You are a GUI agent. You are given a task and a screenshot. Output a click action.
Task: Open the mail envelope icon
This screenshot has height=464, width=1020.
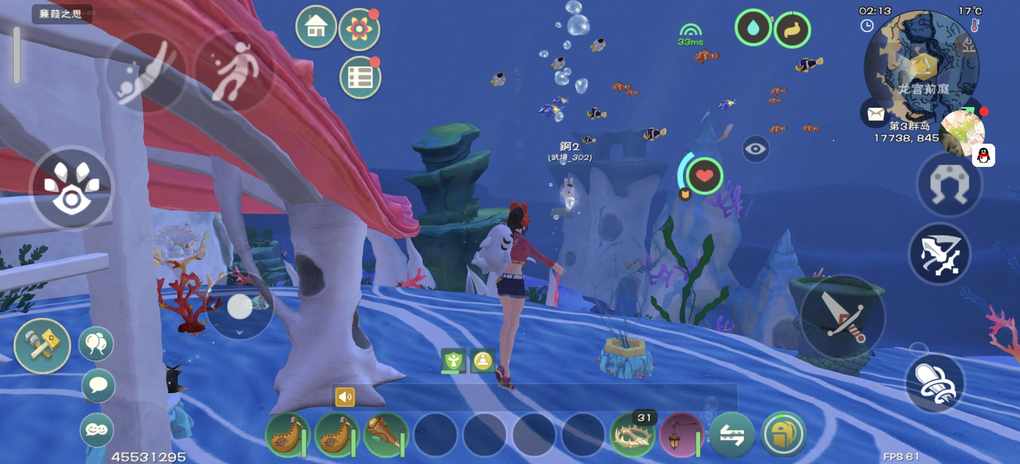[874, 113]
